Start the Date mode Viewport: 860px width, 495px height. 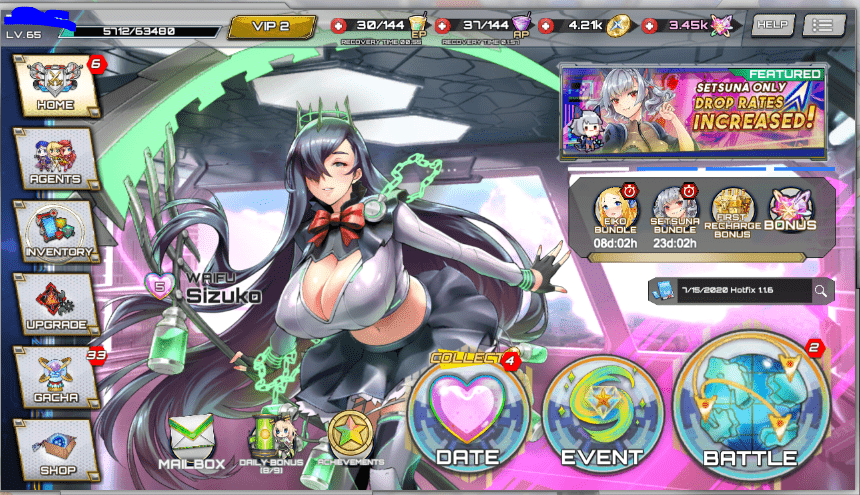pyautogui.click(x=468, y=415)
